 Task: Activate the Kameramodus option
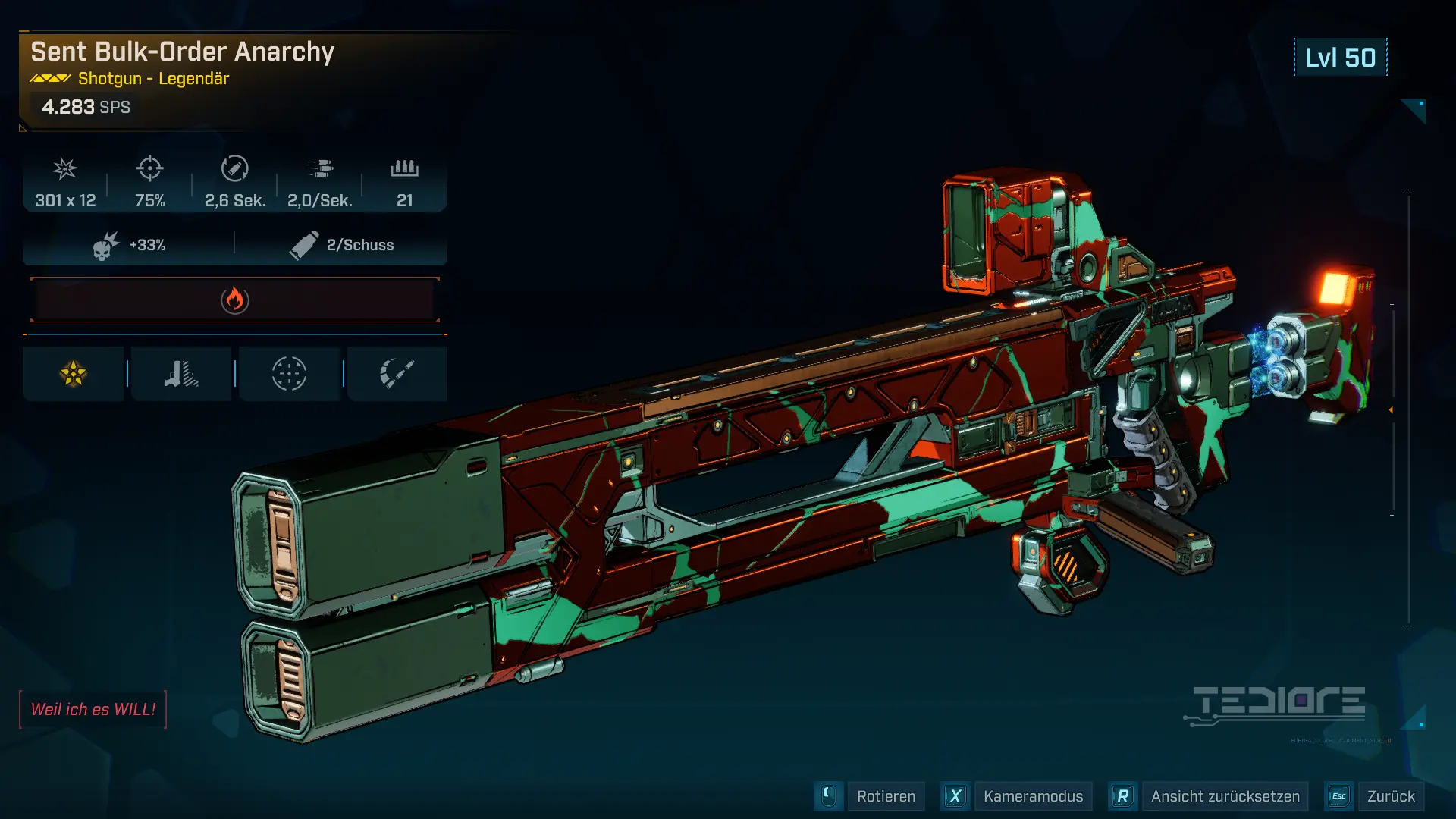point(1032,796)
